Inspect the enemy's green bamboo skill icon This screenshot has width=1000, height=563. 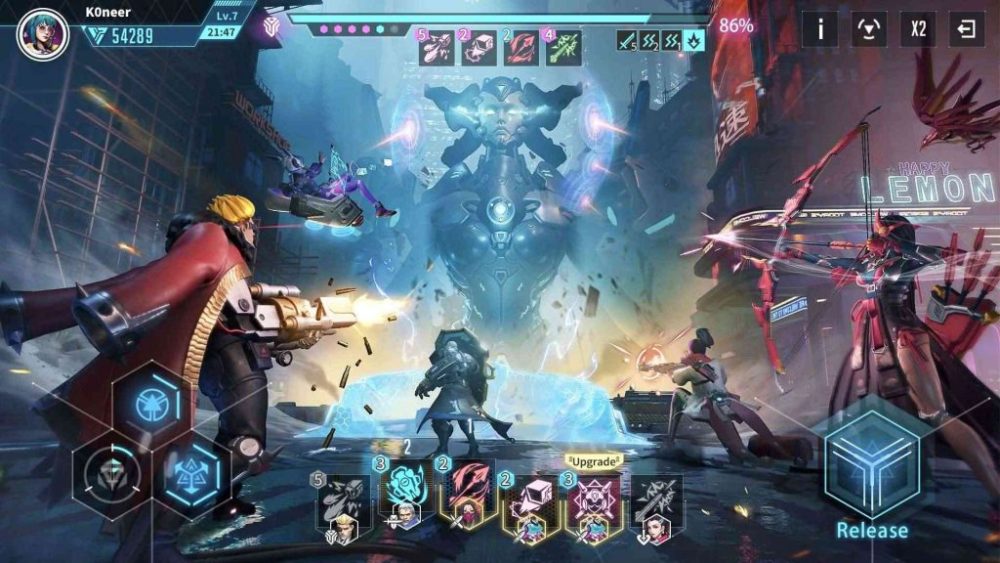pos(563,47)
